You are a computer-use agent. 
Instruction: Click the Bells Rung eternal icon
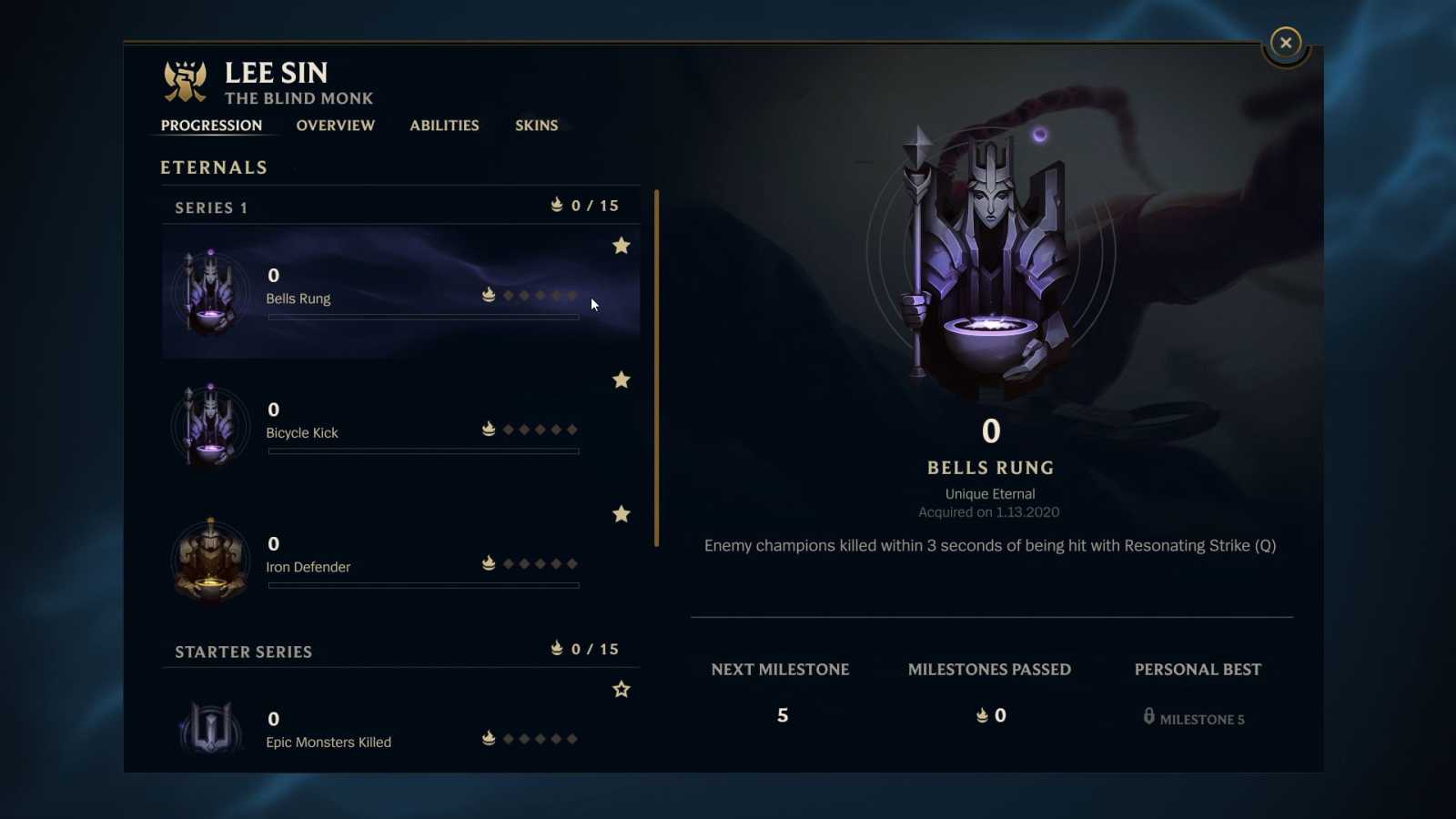click(211, 289)
